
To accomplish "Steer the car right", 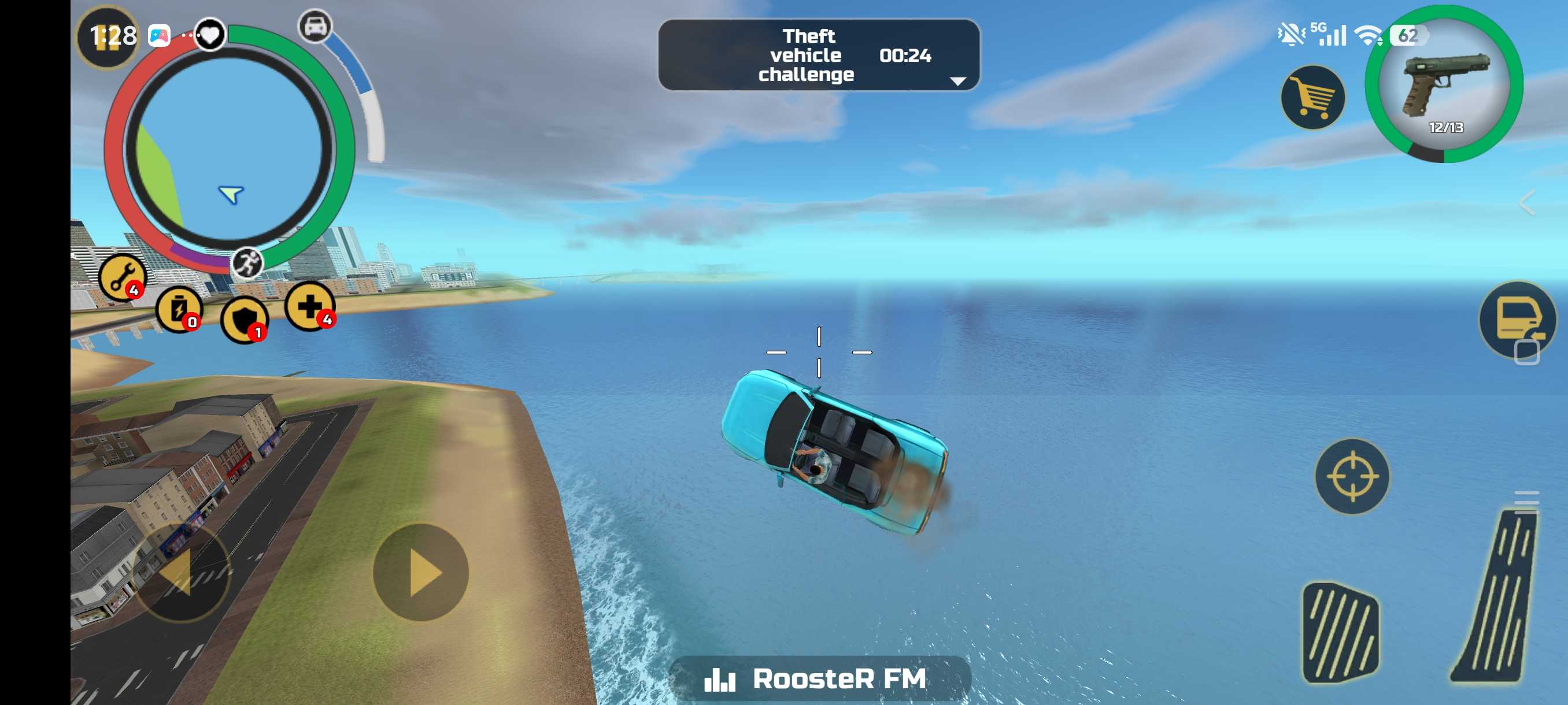I will 420,573.
